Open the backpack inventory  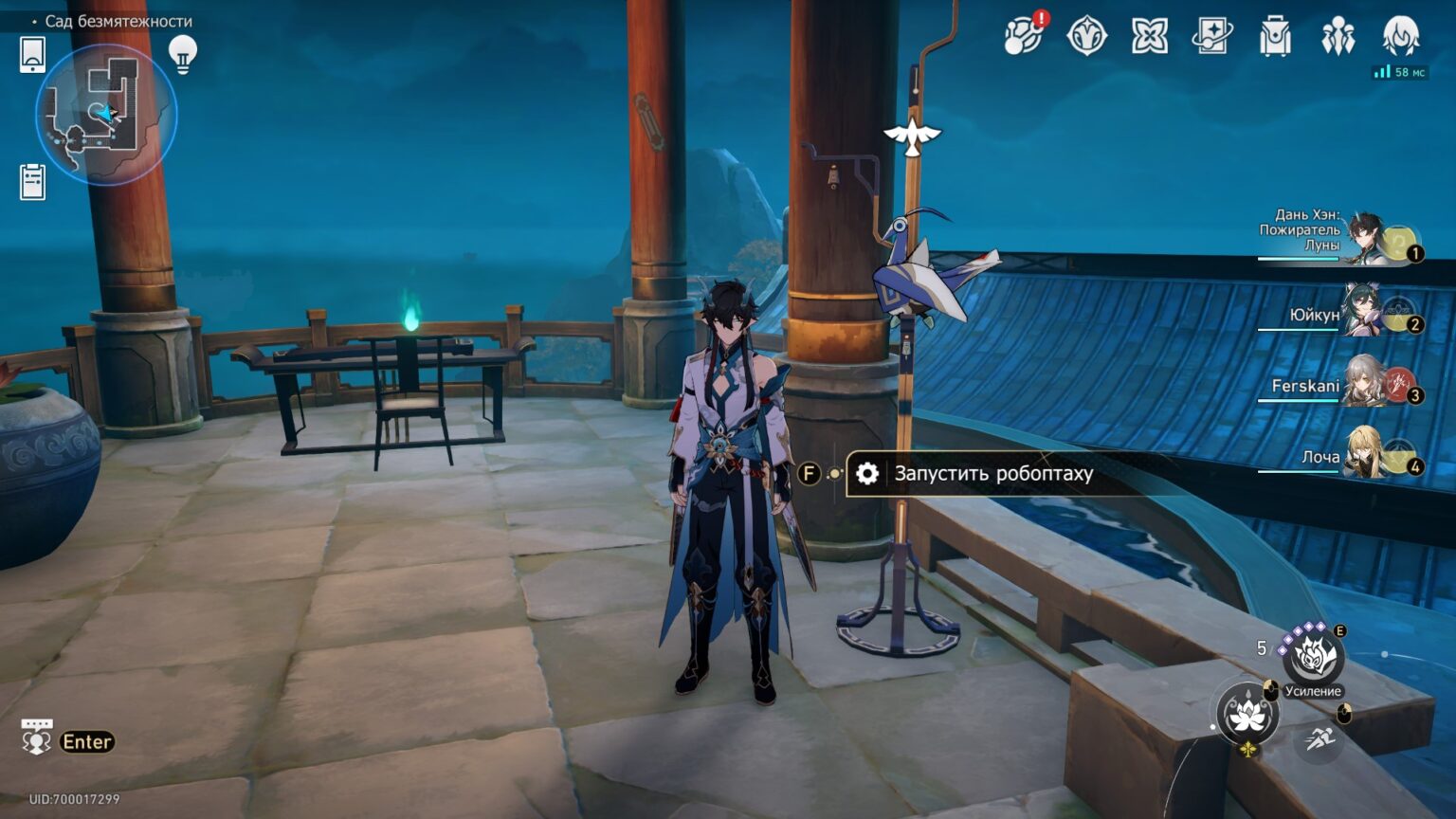[x=1275, y=36]
